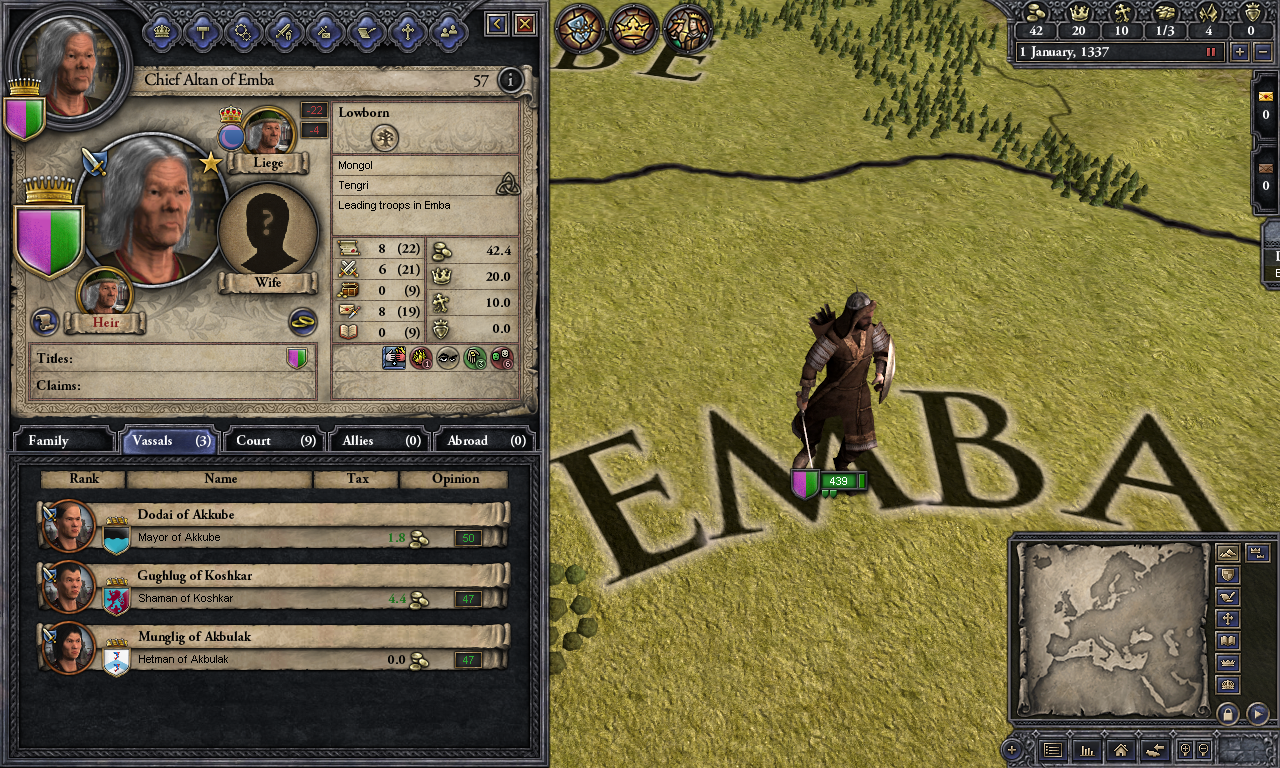Open the Family tab

62,440
